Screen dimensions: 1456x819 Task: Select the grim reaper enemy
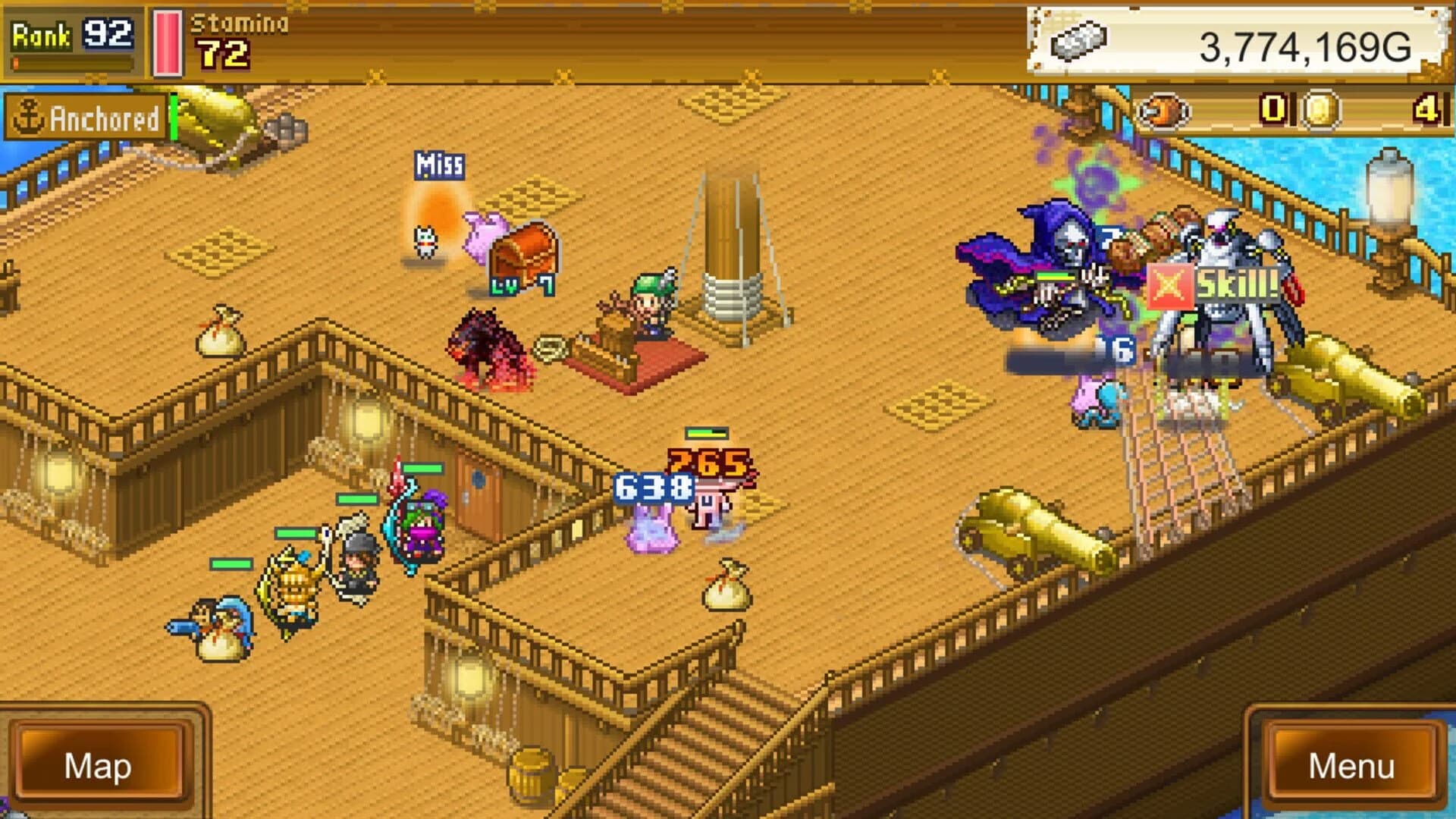[x=1062, y=265]
